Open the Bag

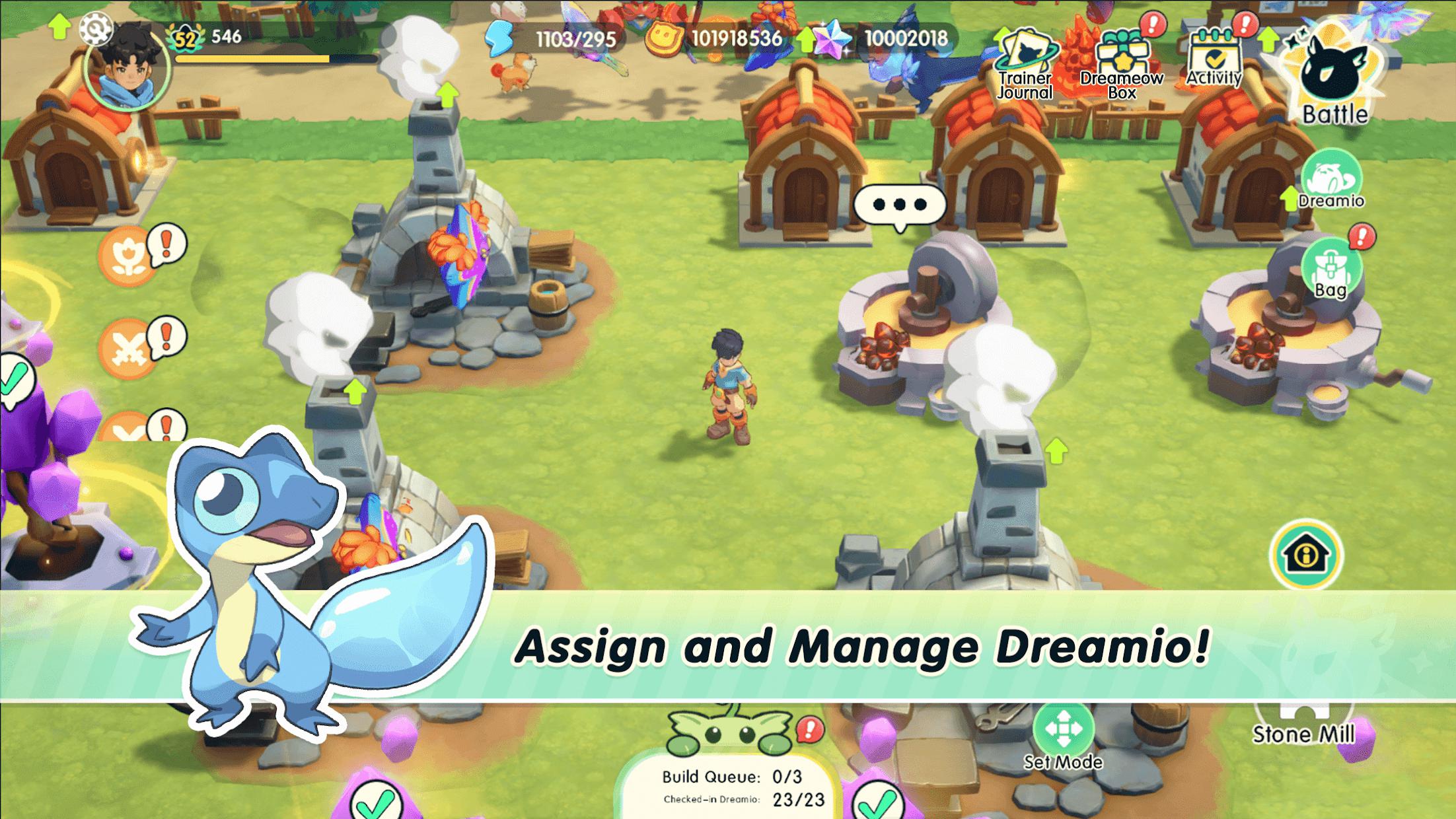pyautogui.click(x=1330, y=271)
